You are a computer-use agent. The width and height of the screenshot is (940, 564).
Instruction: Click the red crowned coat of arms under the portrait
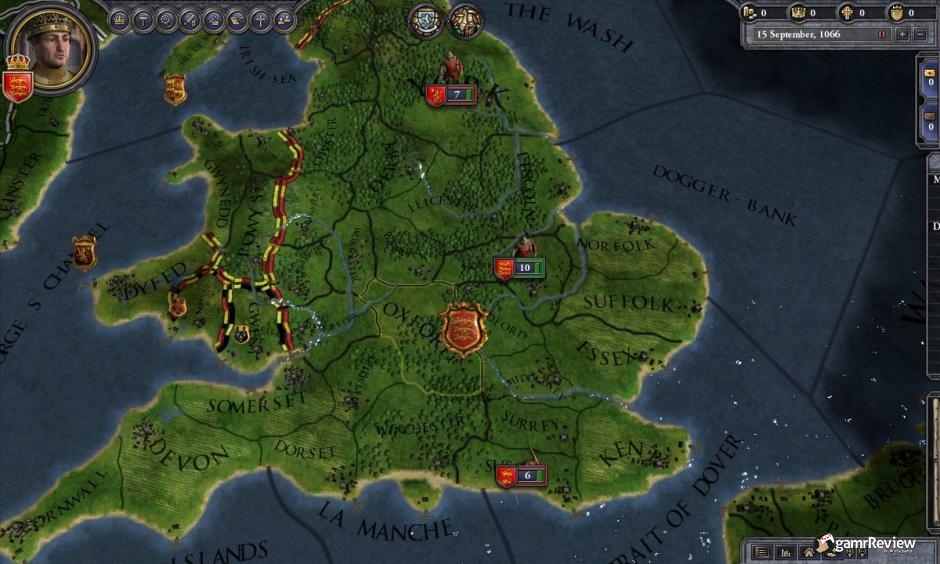coord(18,80)
